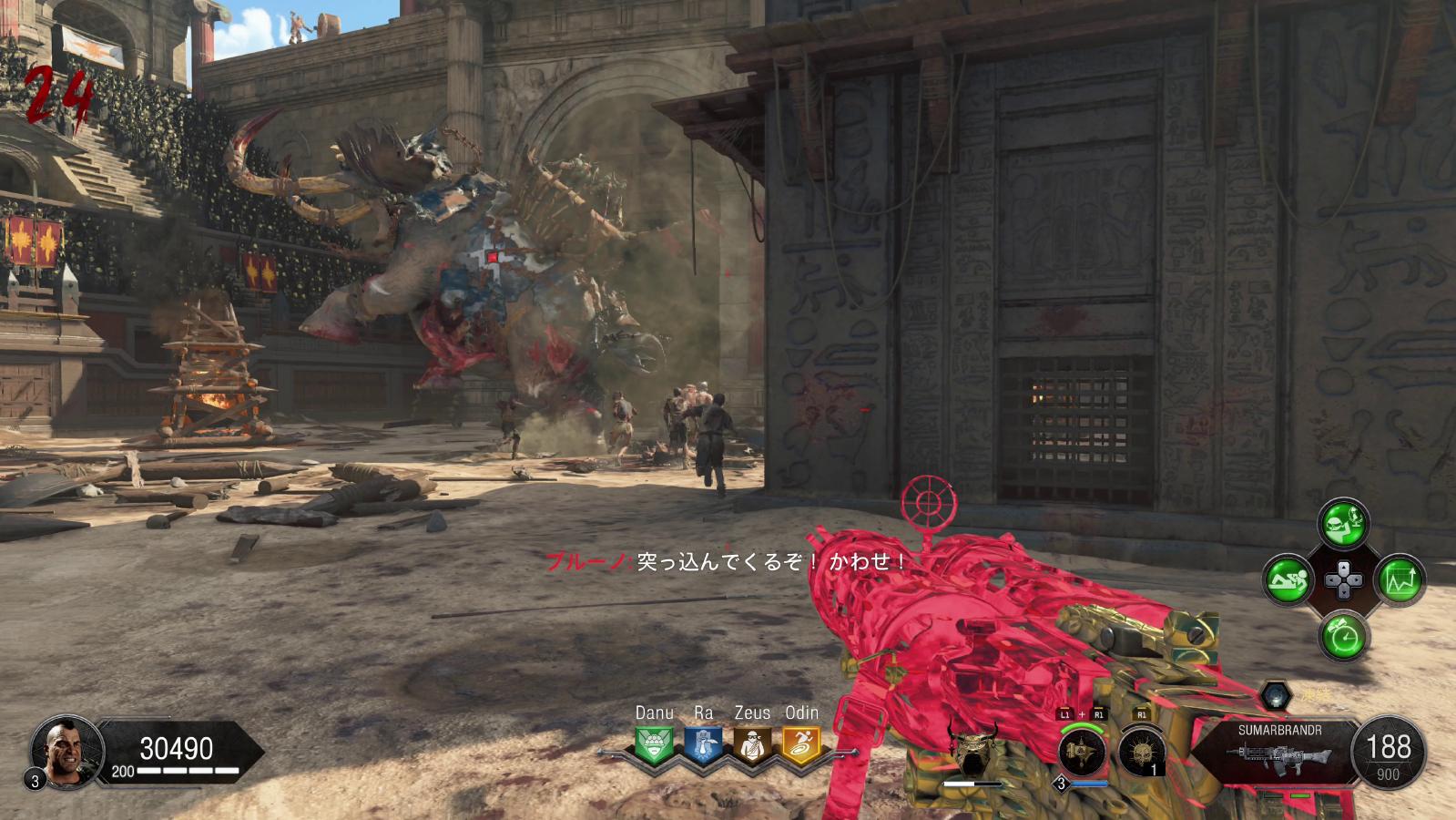Select the brown Zeus perk icon
Image resolution: width=1456 pixels, height=820 pixels.
click(752, 744)
